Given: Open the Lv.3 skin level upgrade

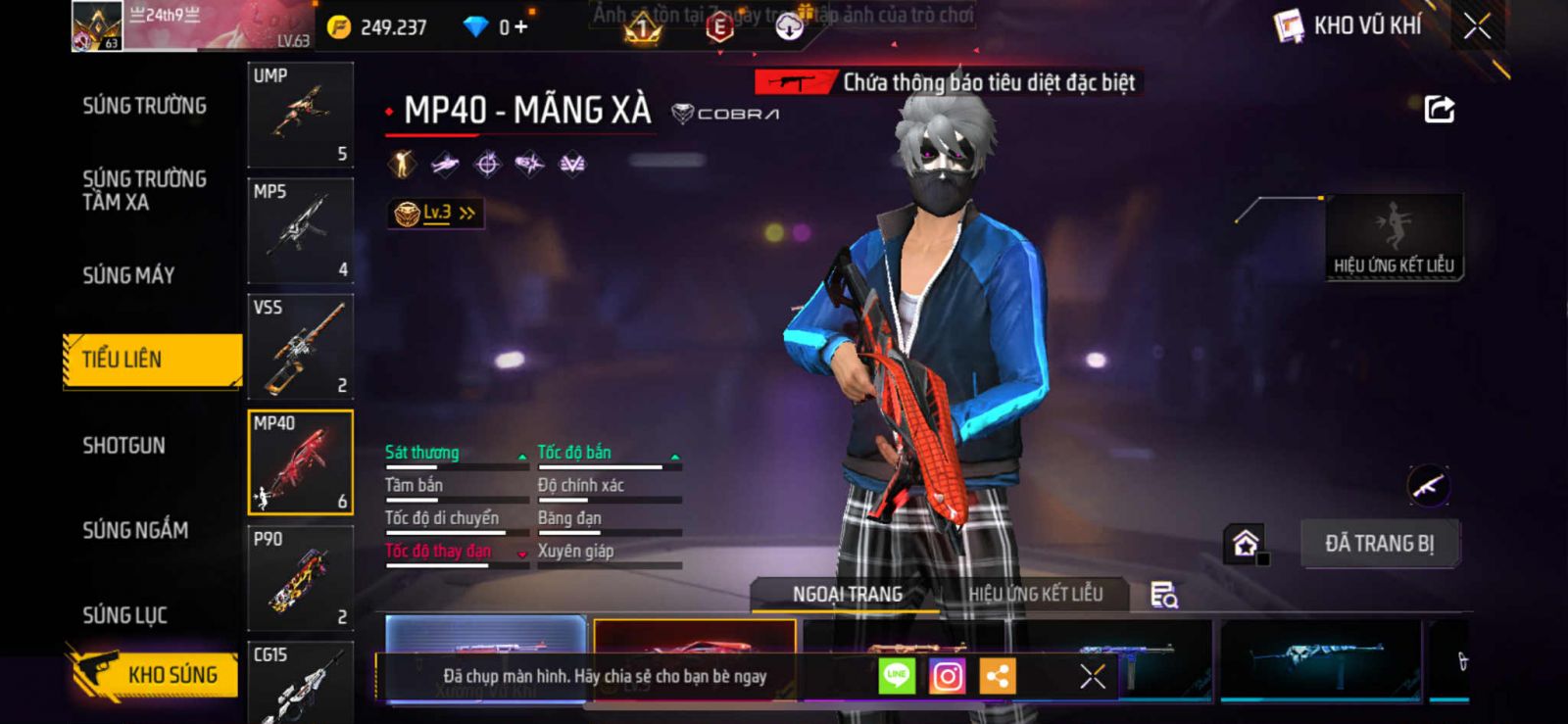Looking at the screenshot, I should click(x=436, y=213).
